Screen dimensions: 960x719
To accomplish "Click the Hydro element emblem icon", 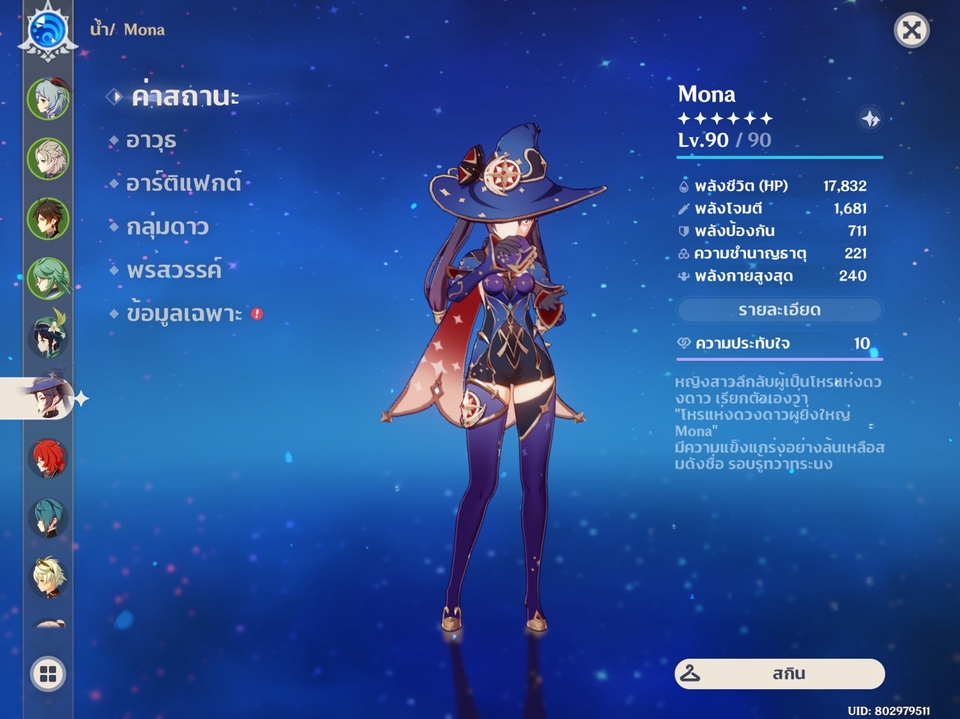I will (46, 28).
